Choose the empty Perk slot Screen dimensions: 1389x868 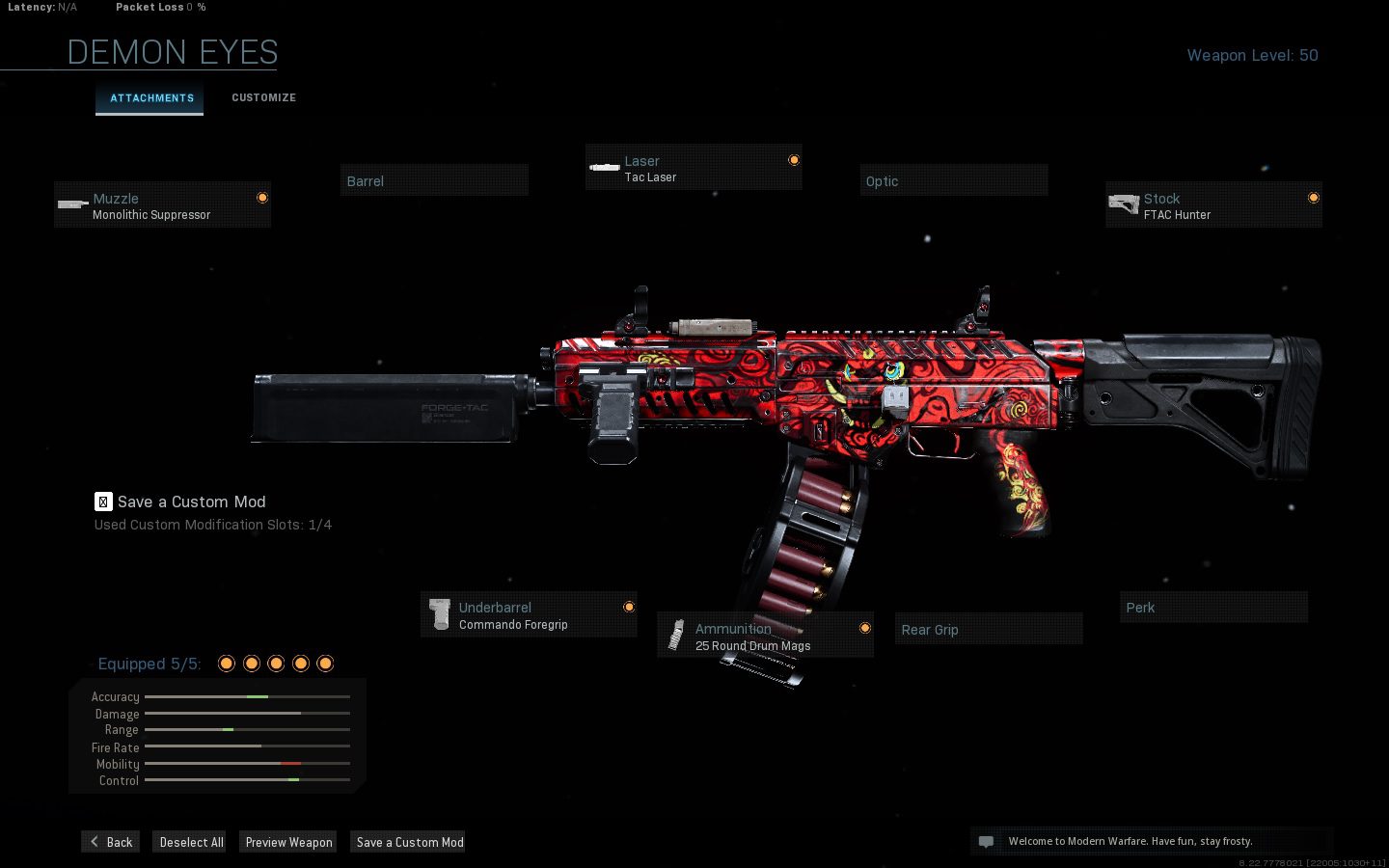[x=1212, y=608]
